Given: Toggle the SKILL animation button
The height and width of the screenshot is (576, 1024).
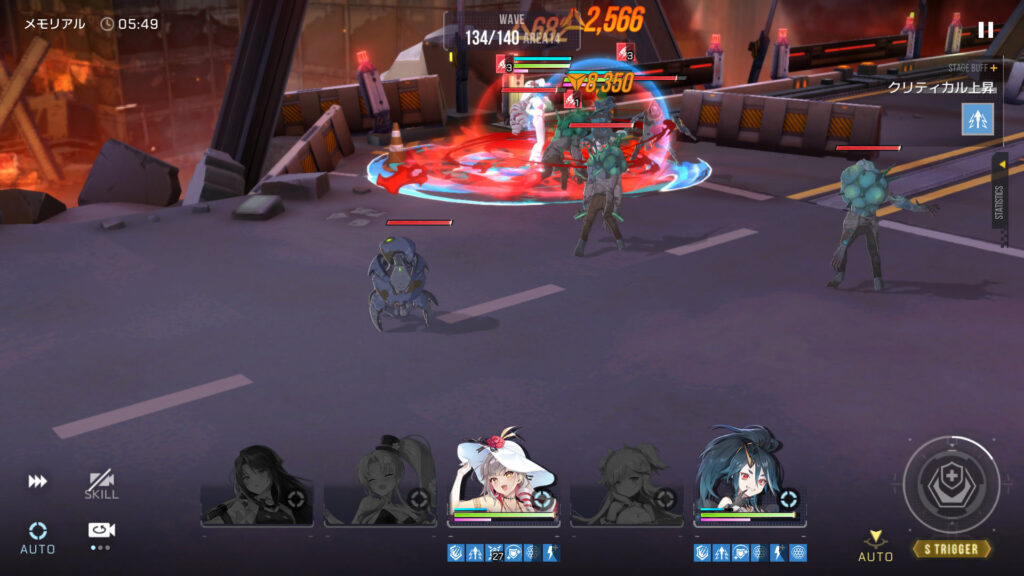Looking at the screenshot, I should (101, 485).
